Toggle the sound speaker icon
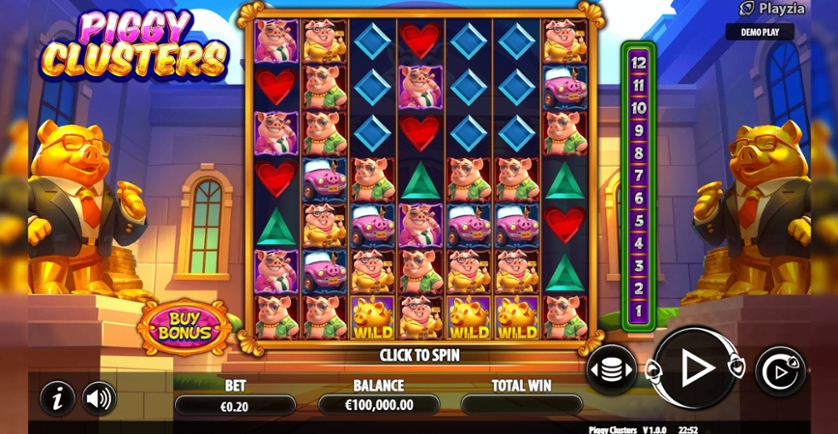The height and width of the screenshot is (434, 838). click(99, 398)
